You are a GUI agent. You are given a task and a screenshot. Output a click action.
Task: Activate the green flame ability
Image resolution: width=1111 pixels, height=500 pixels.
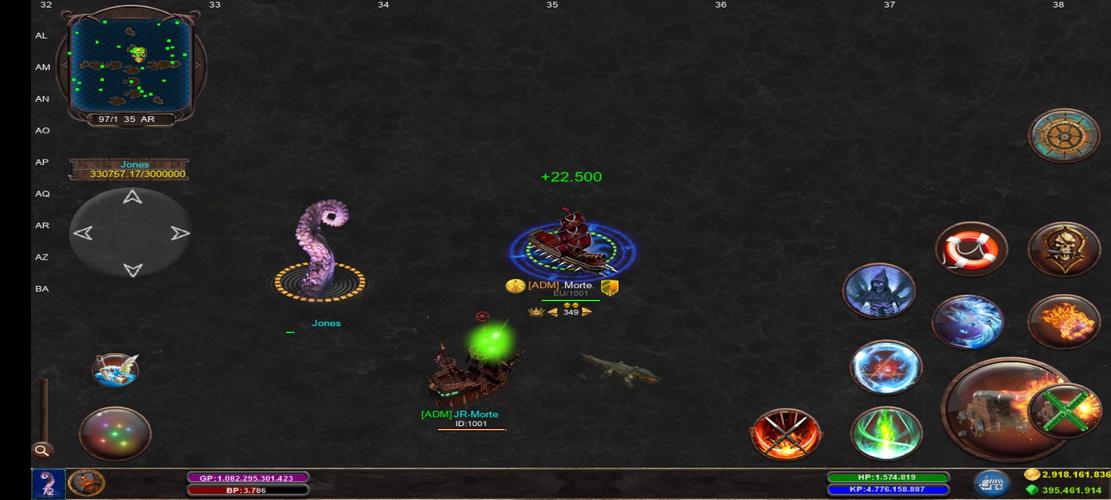coord(886,432)
